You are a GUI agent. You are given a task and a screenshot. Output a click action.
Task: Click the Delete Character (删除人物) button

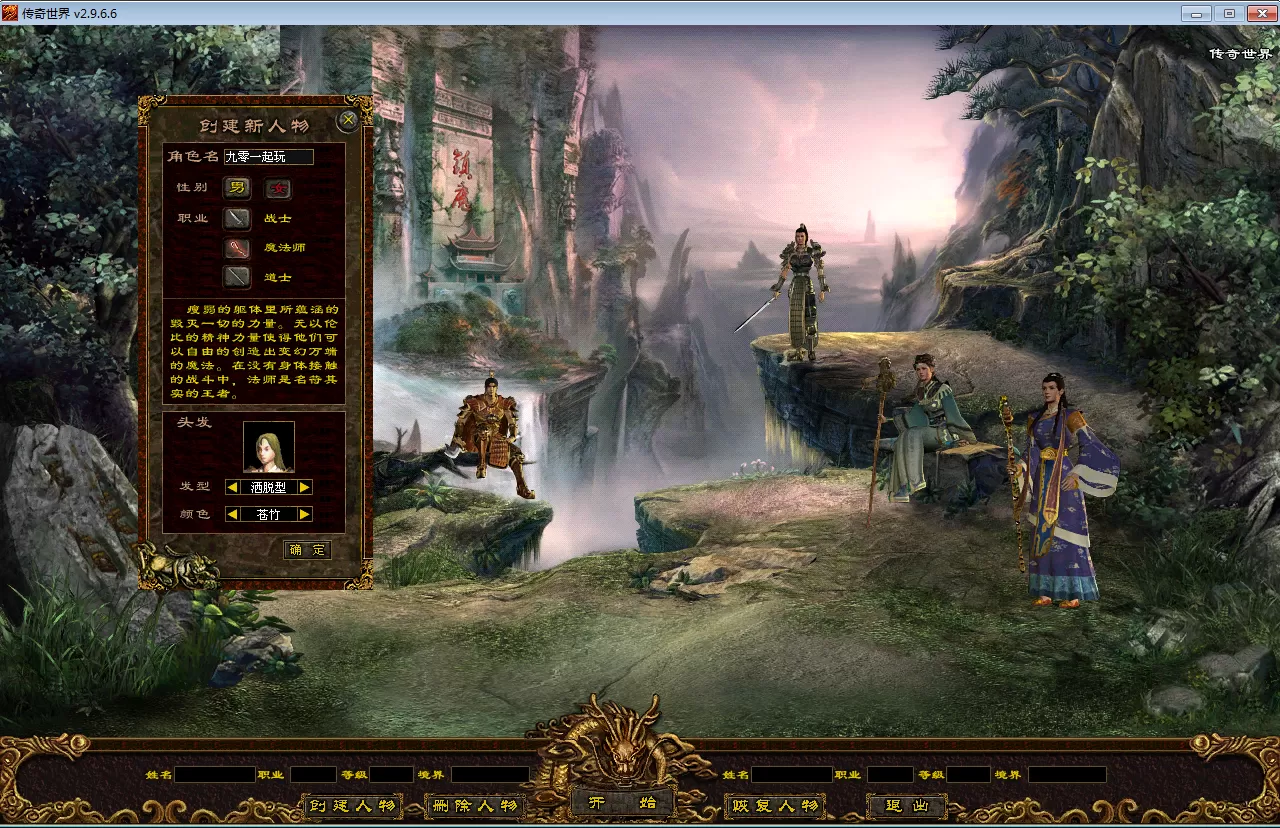(474, 806)
